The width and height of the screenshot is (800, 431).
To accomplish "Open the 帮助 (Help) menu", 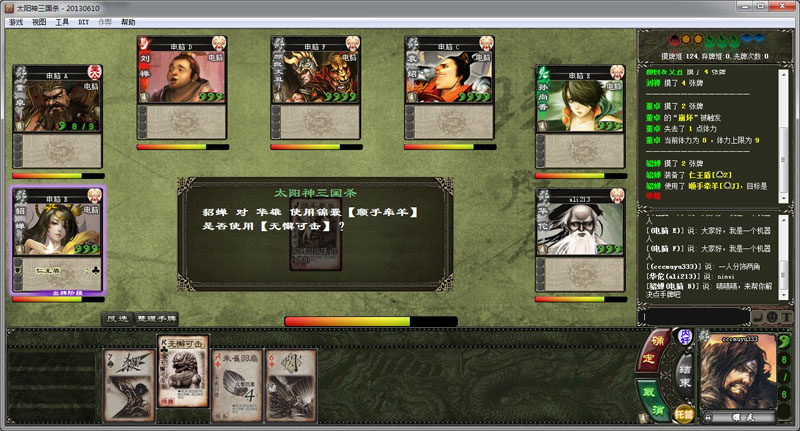I will coord(127,21).
